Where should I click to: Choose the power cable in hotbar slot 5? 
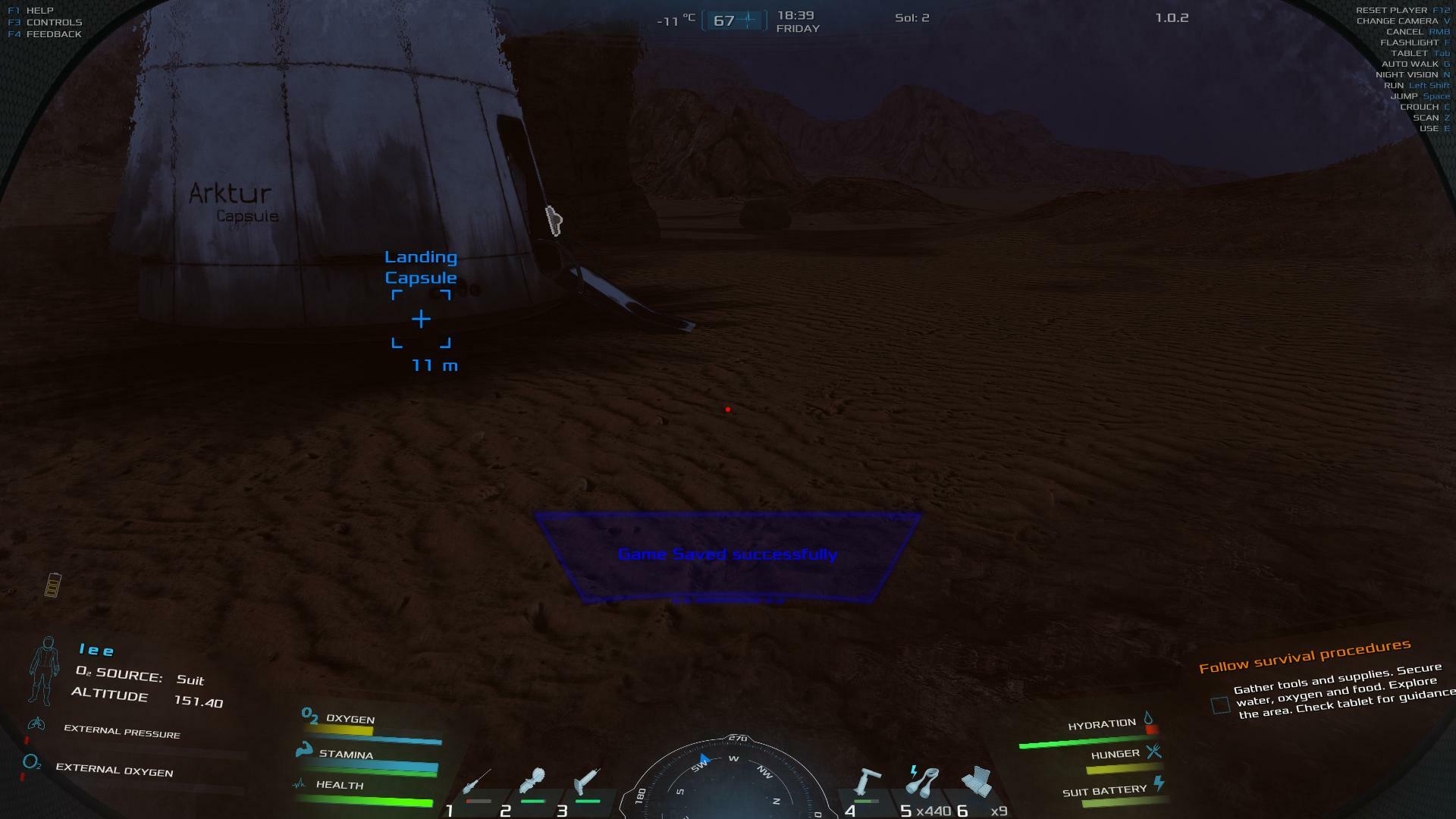pyautogui.click(x=922, y=781)
